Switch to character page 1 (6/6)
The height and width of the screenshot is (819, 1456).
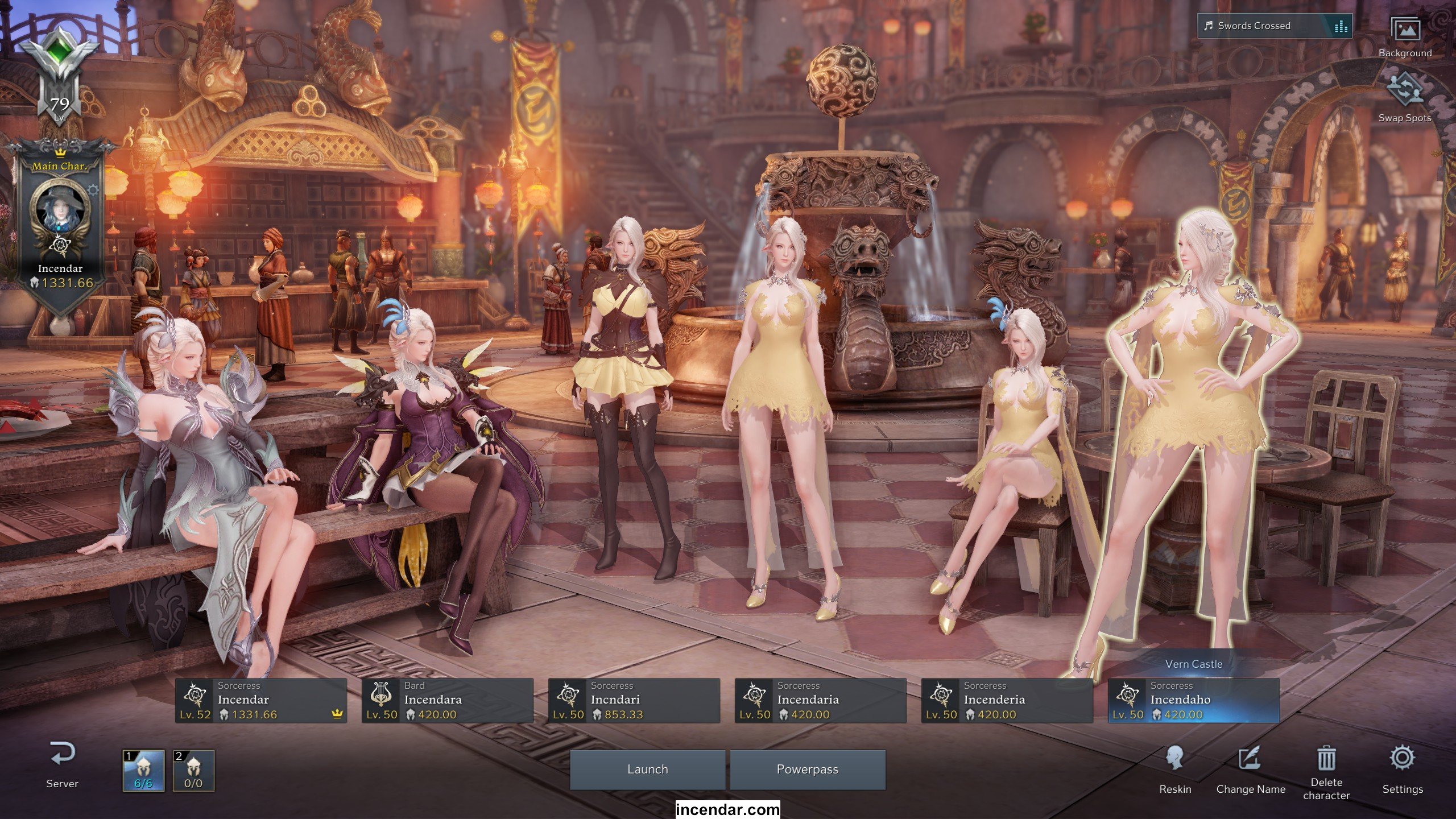pyautogui.click(x=143, y=771)
